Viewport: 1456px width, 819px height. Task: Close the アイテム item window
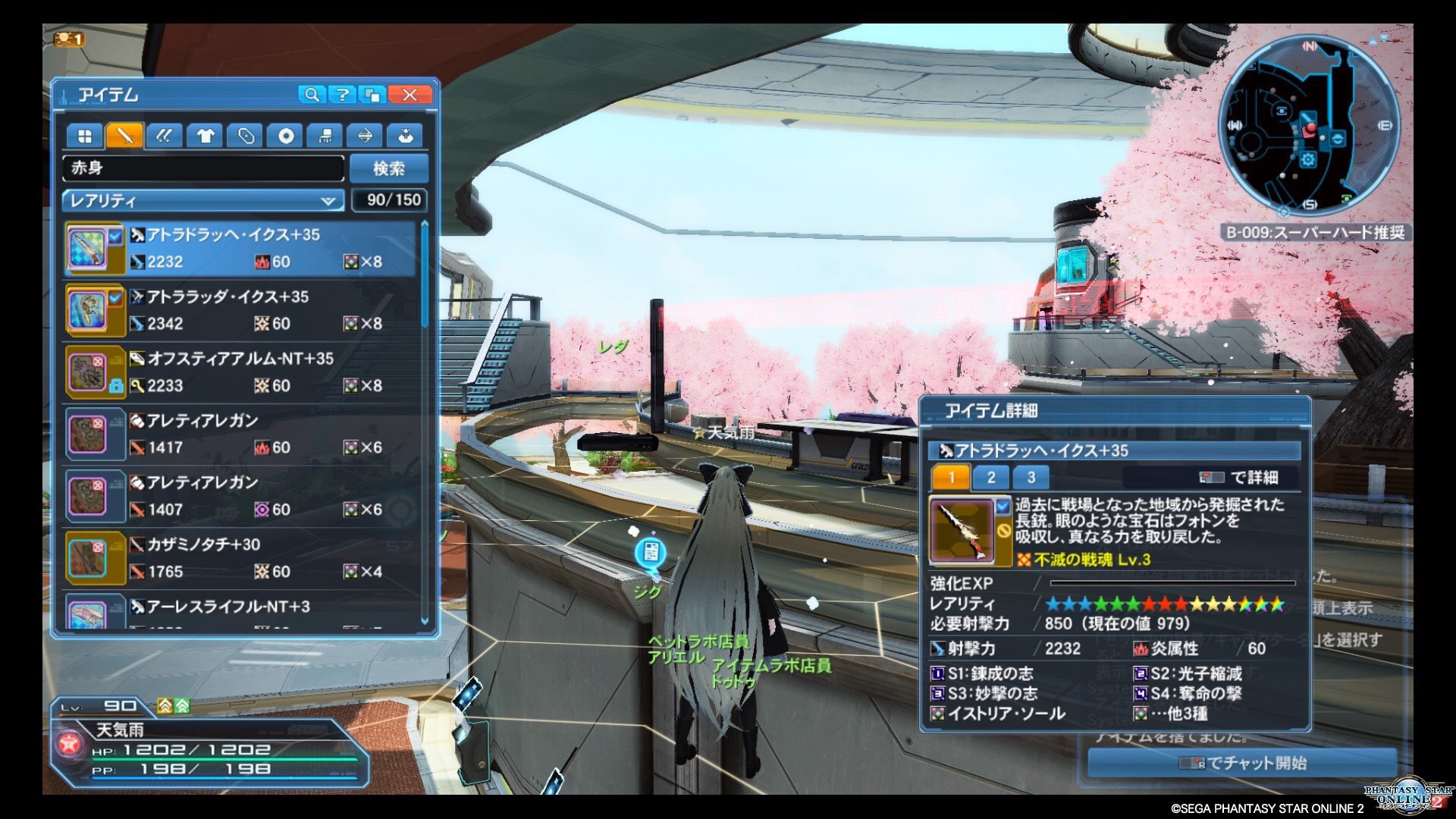409,95
